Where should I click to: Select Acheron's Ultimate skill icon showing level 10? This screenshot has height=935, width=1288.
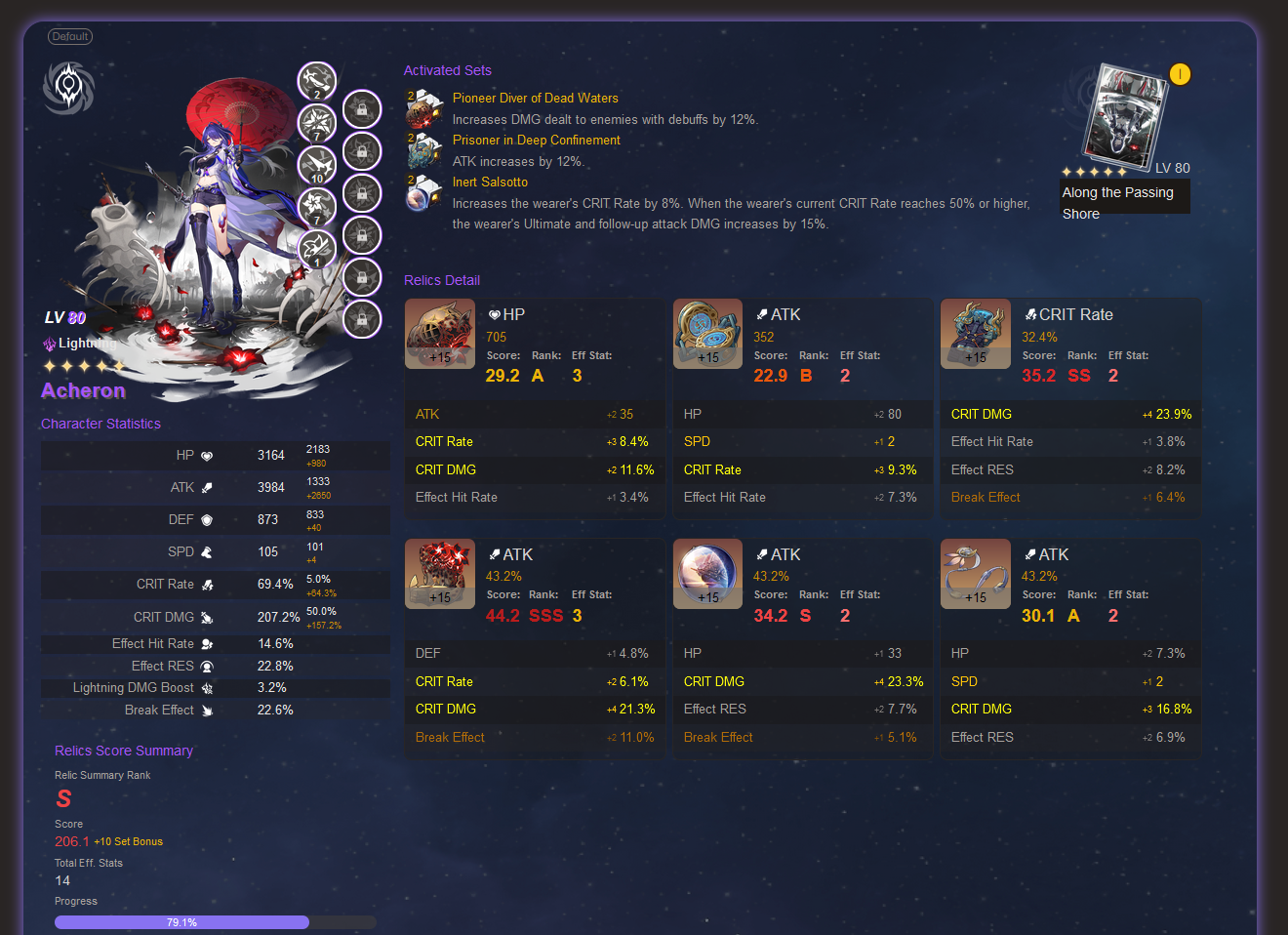(x=314, y=165)
